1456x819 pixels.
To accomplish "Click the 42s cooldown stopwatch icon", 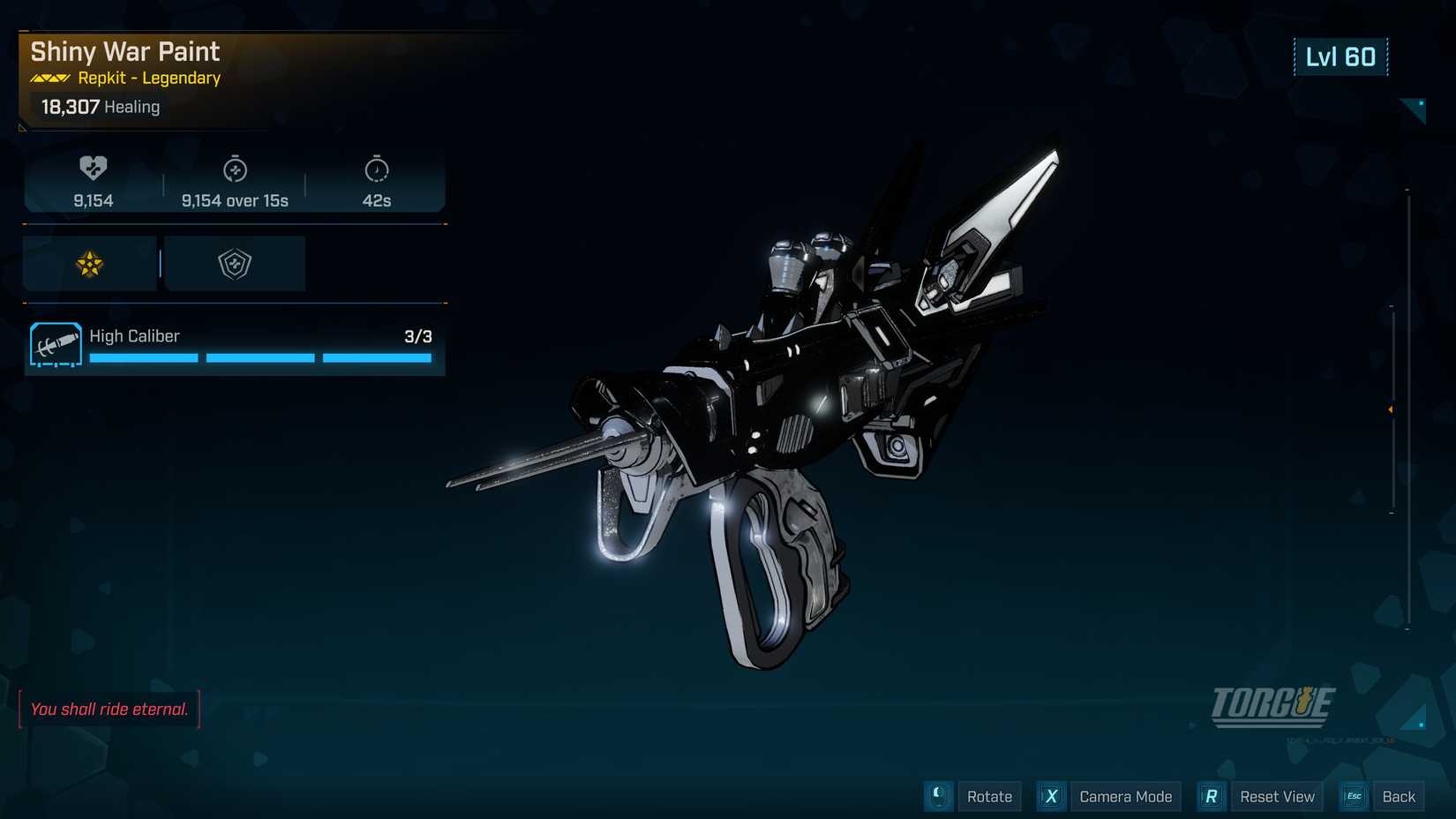I will pyautogui.click(x=377, y=168).
